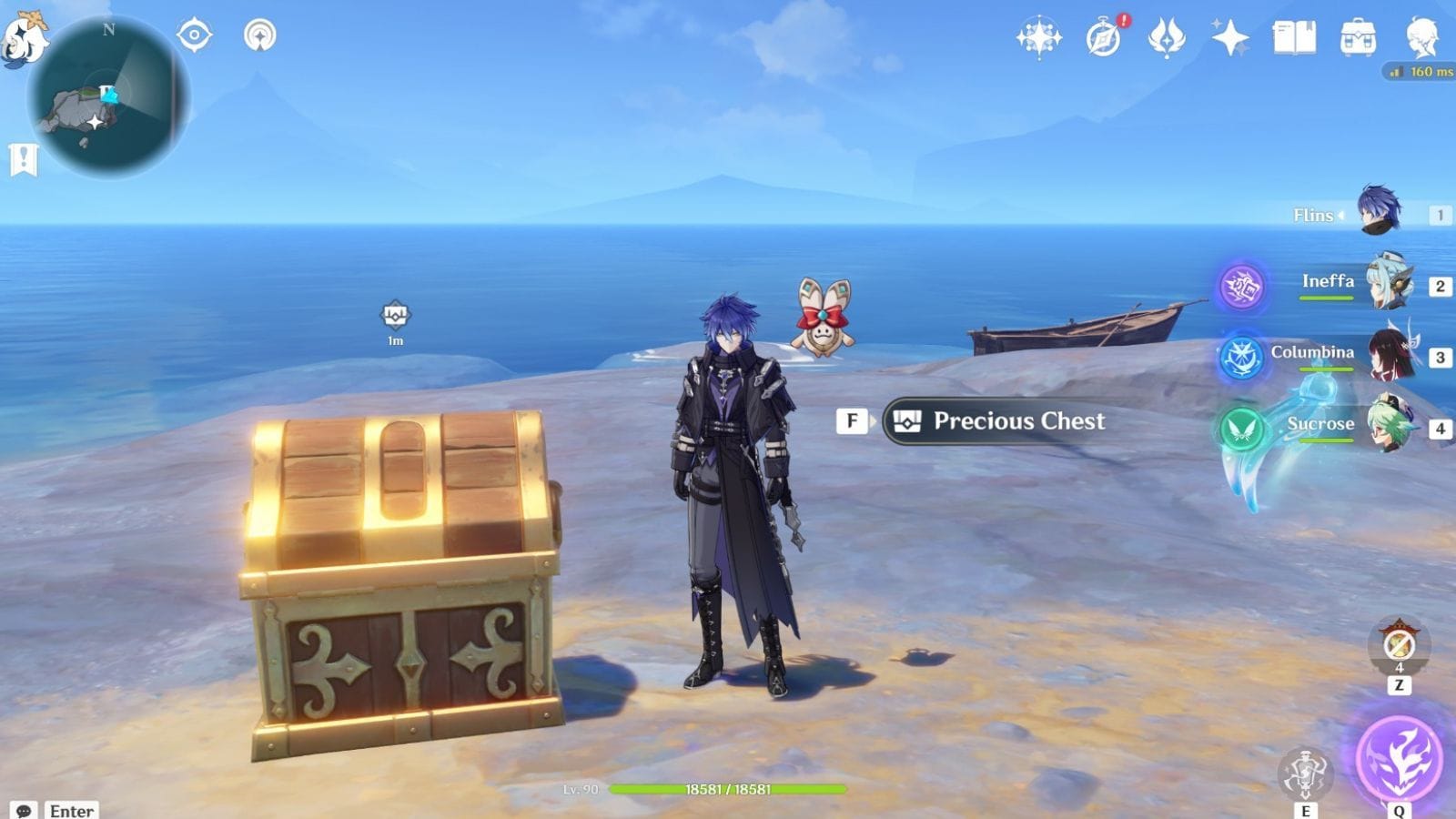Toggle the eye tracking icon beside minimap

pos(193,33)
